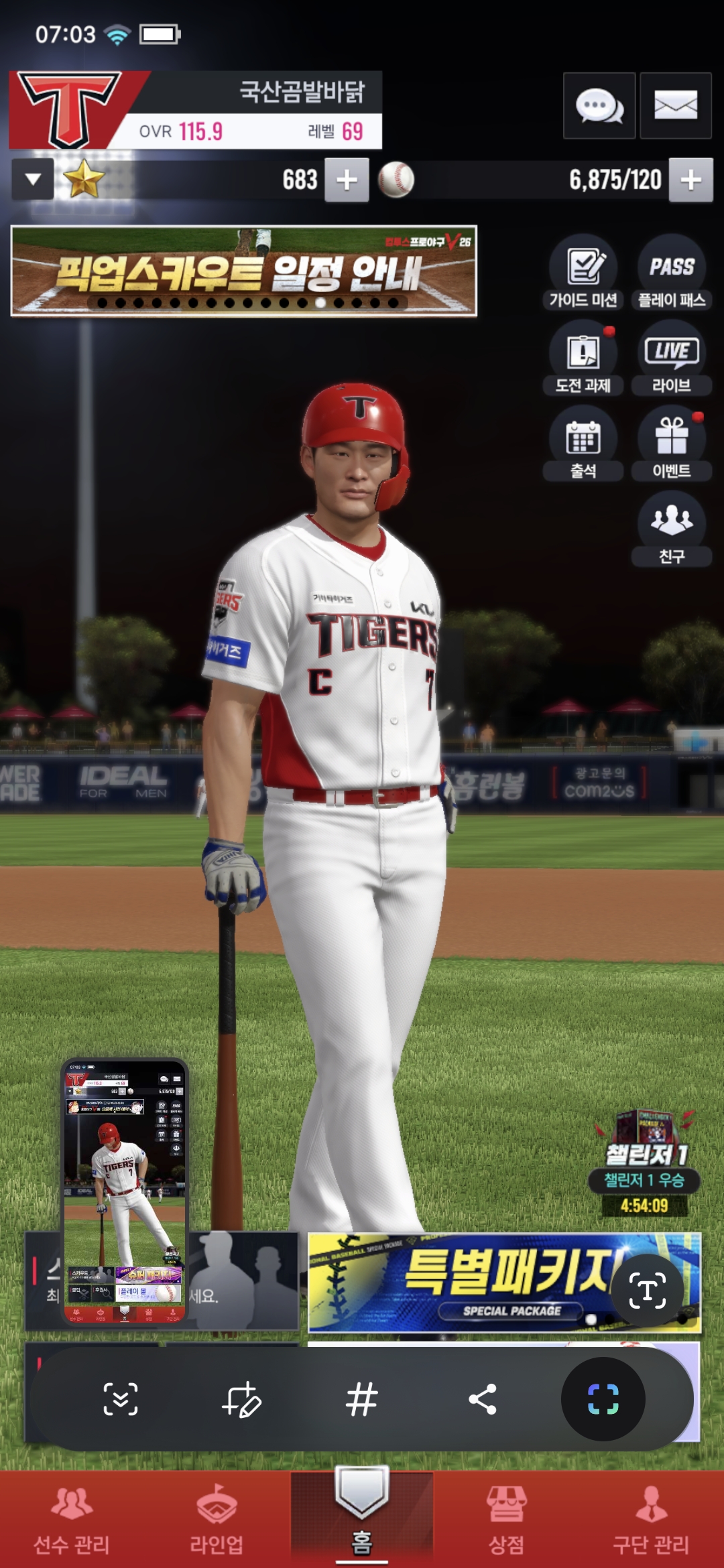
Task: Add stars with the plus button
Action: 347,180
